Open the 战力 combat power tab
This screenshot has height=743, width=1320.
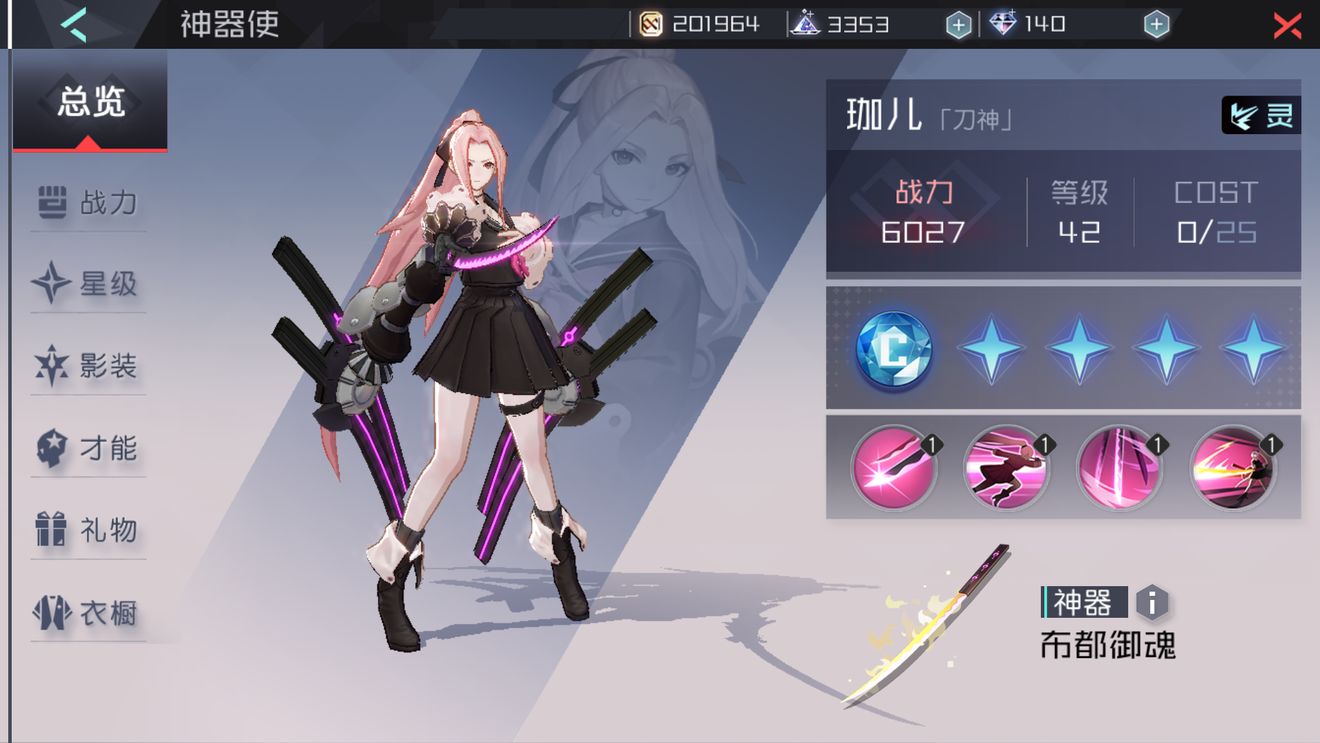88,203
